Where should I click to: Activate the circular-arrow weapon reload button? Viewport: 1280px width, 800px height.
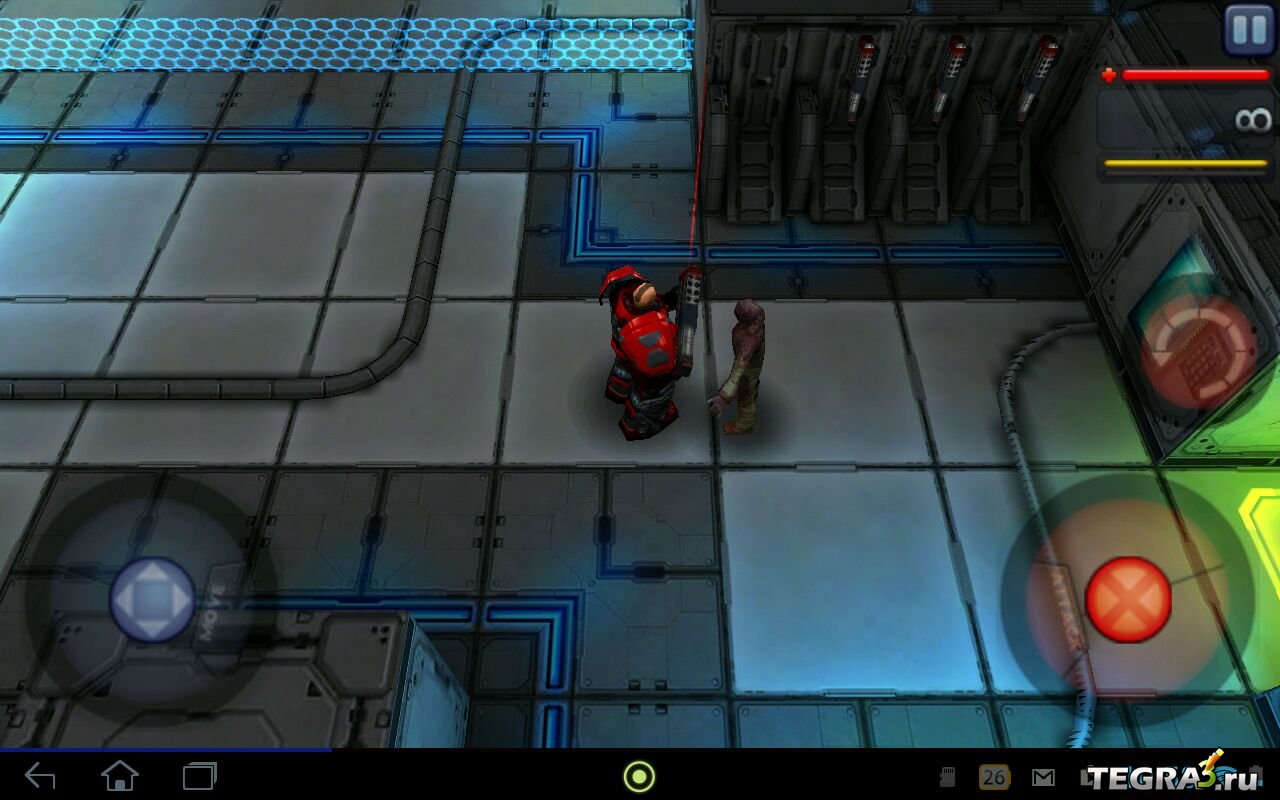coord(1198,352)
